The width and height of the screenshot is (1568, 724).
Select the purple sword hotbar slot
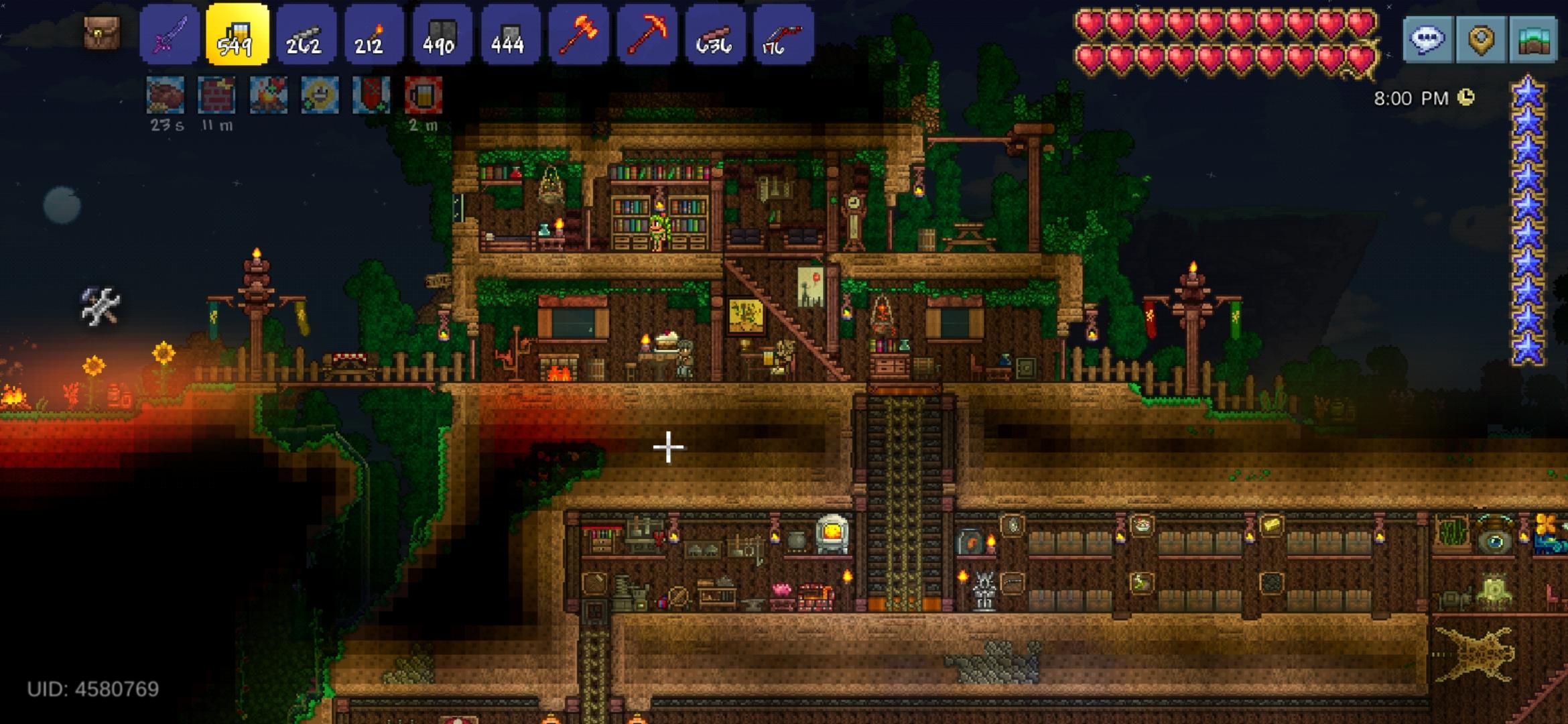(170, 35)
